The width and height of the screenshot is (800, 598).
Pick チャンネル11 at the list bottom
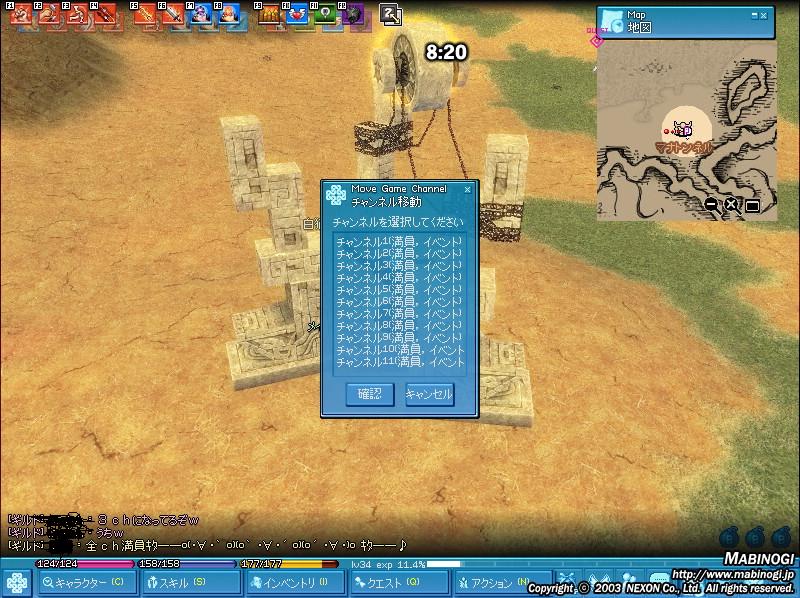398,362
